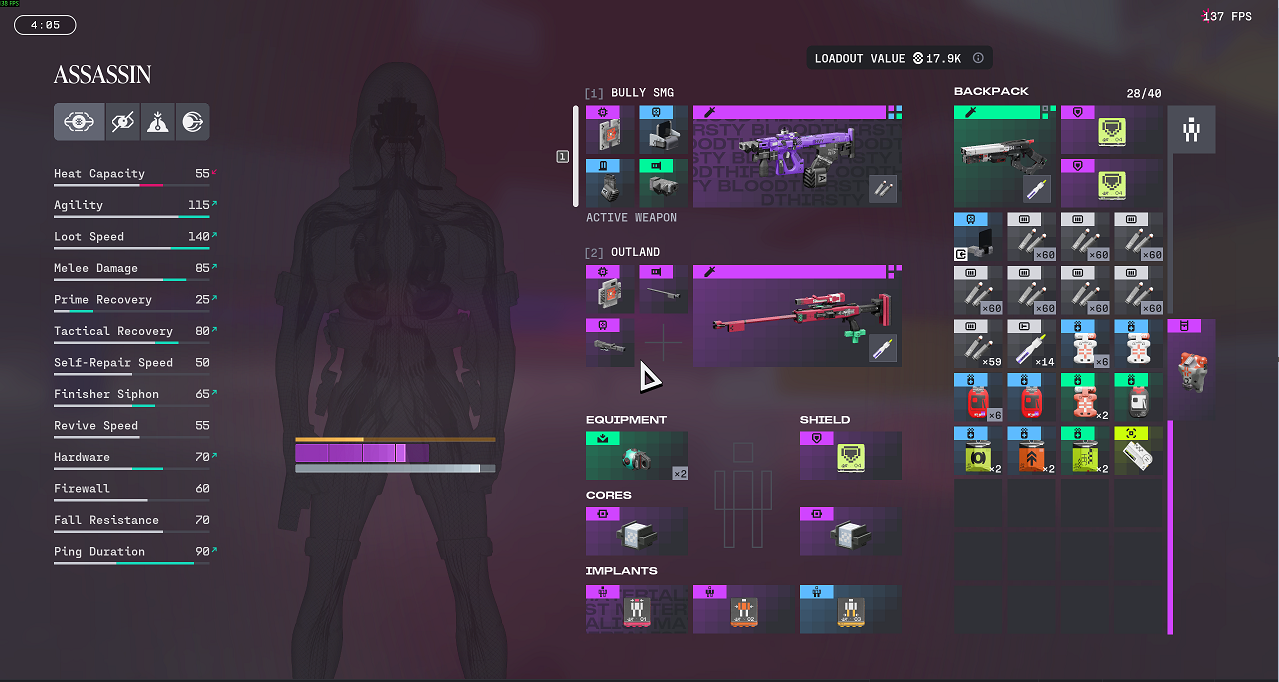Open the stats overview eye tab
1279x682 pixels.
point(79,122)
